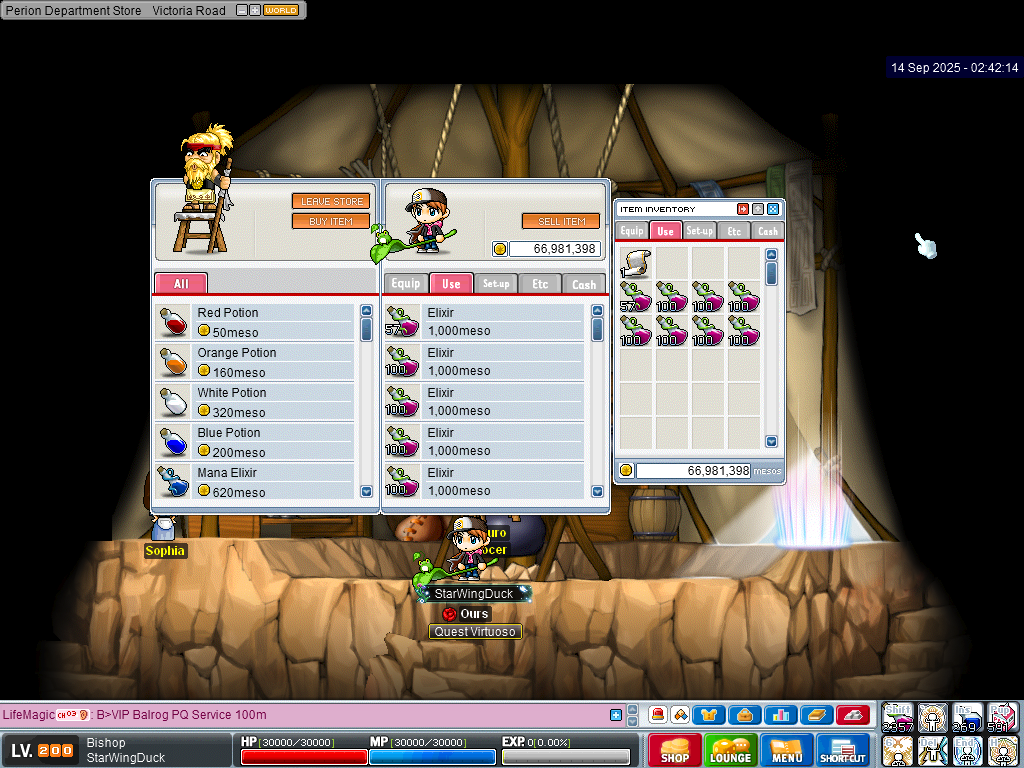Click the World button in title bar
Image resolution: width=1024 pixels, height=768 pixels.
point(281,10)
